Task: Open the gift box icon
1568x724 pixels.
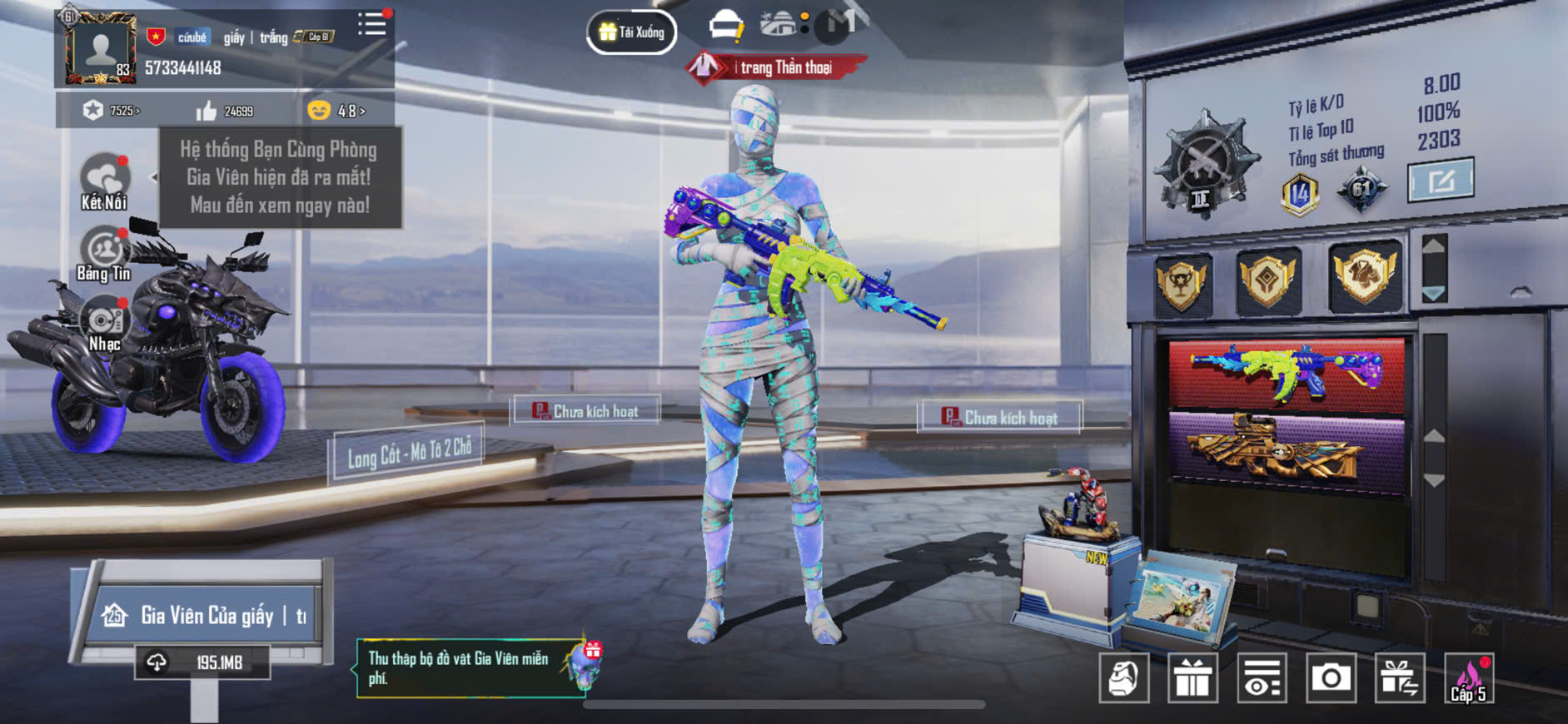Action: coord(1192,679)
